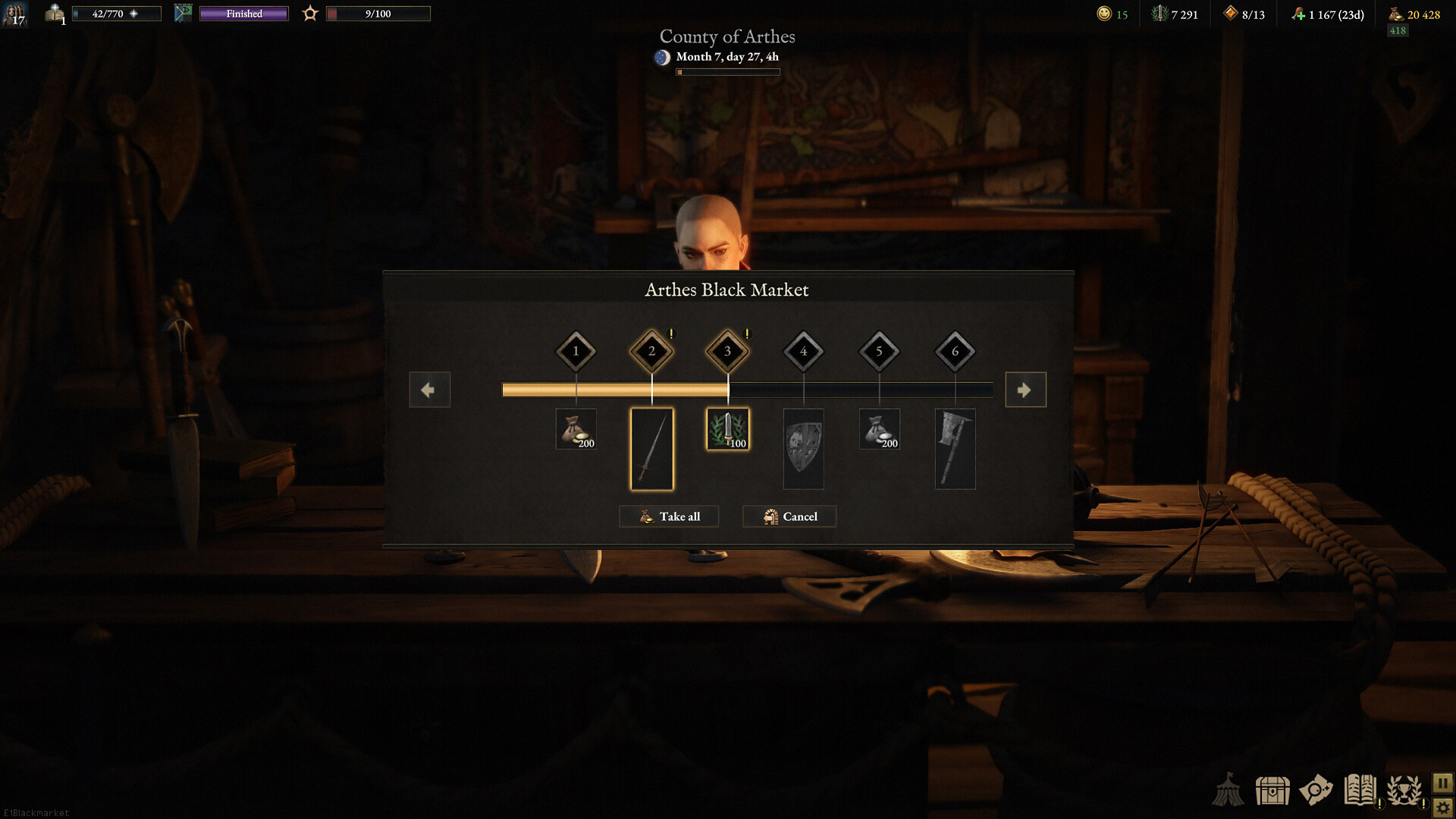Select reward tier 3 diamond marker
Screen dimensions: 1456x819
point(727,351)
